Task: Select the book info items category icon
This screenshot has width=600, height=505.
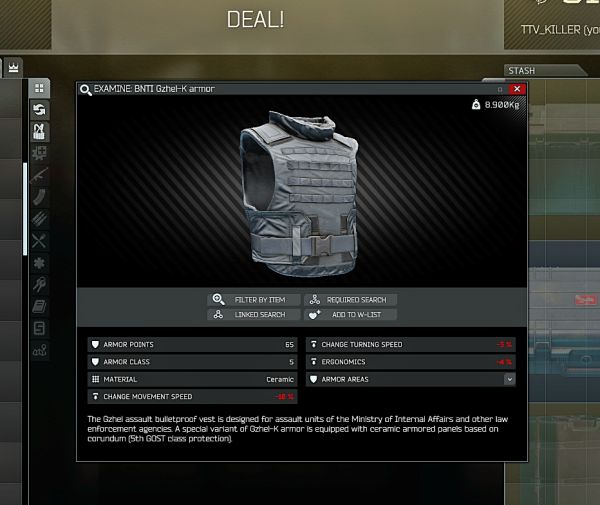Action: tap(39, 307)
